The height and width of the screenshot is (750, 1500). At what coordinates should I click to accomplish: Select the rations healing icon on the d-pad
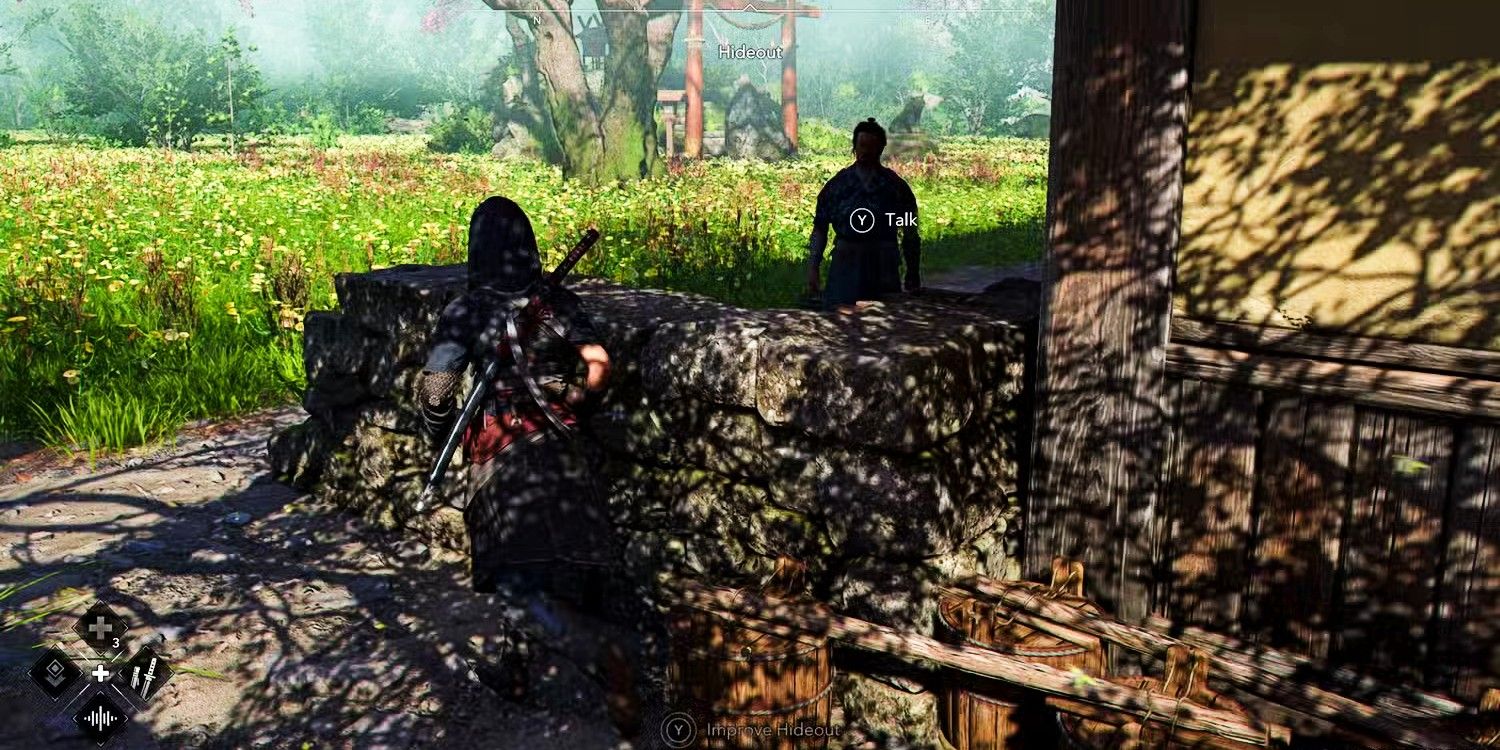[x=100, y=624]
